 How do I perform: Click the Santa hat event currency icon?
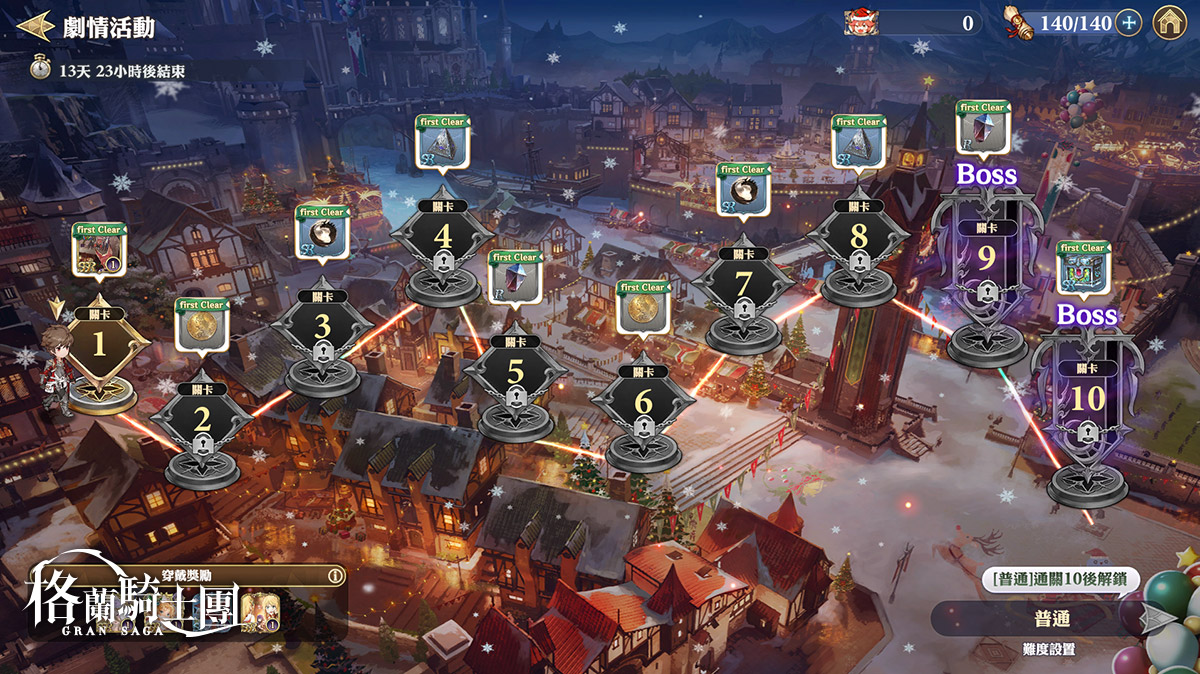coord(860,22)
